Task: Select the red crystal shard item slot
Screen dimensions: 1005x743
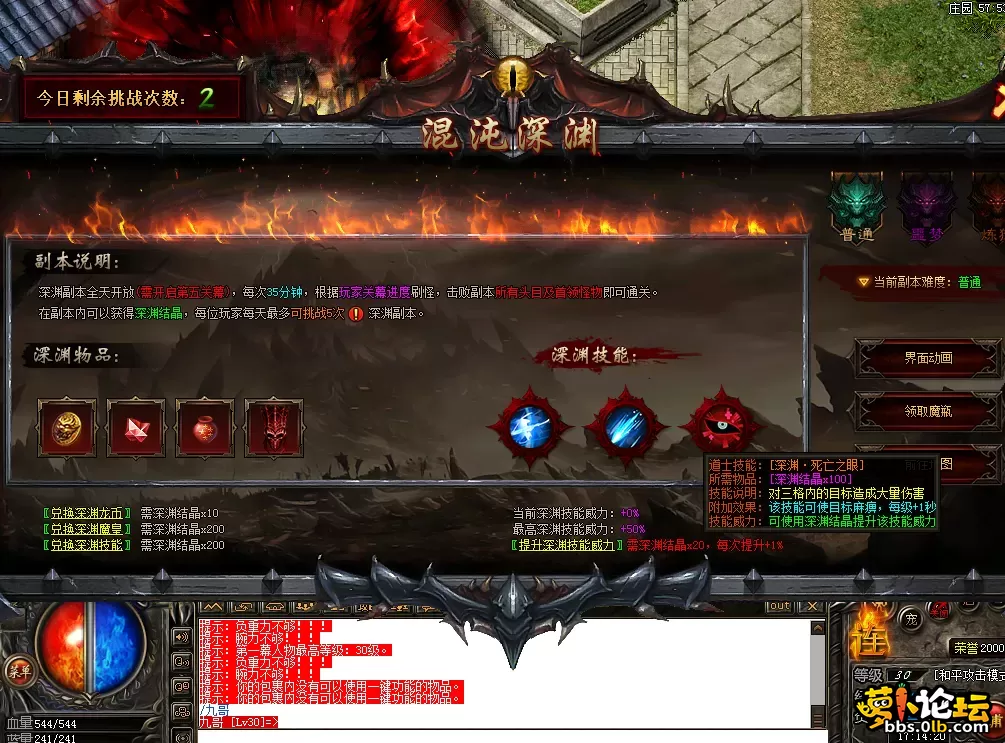Action: (x=135, y=428)
